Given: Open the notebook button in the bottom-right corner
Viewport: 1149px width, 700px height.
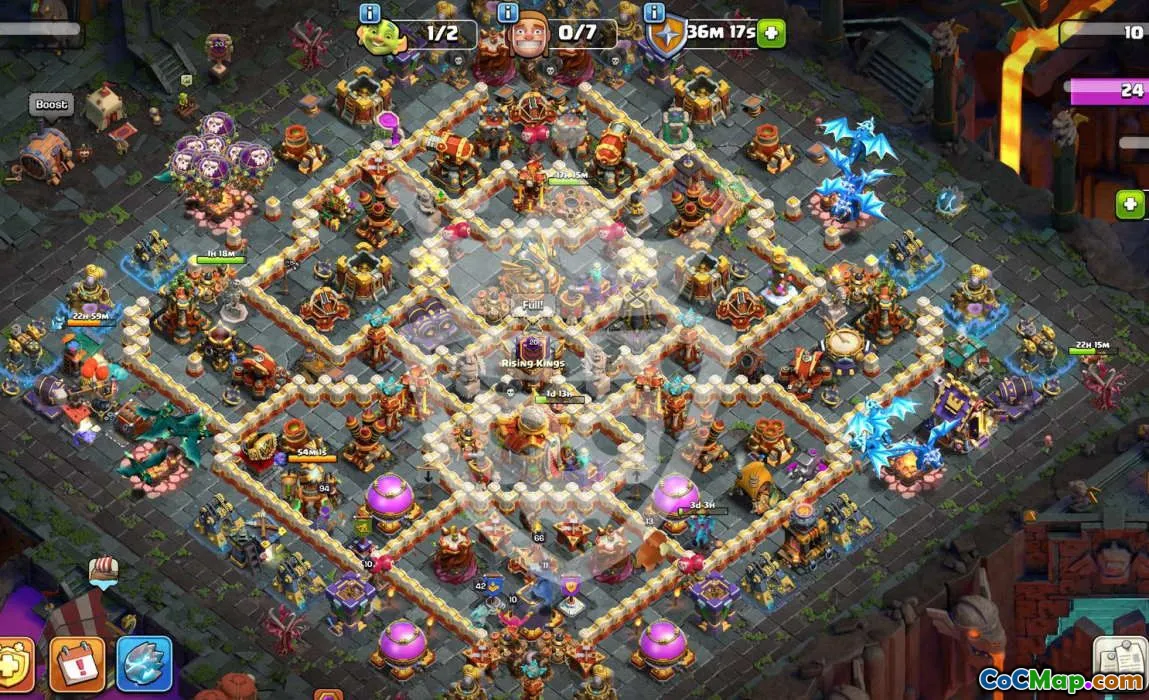Looking at the screenshot, I should point(1118,656).
